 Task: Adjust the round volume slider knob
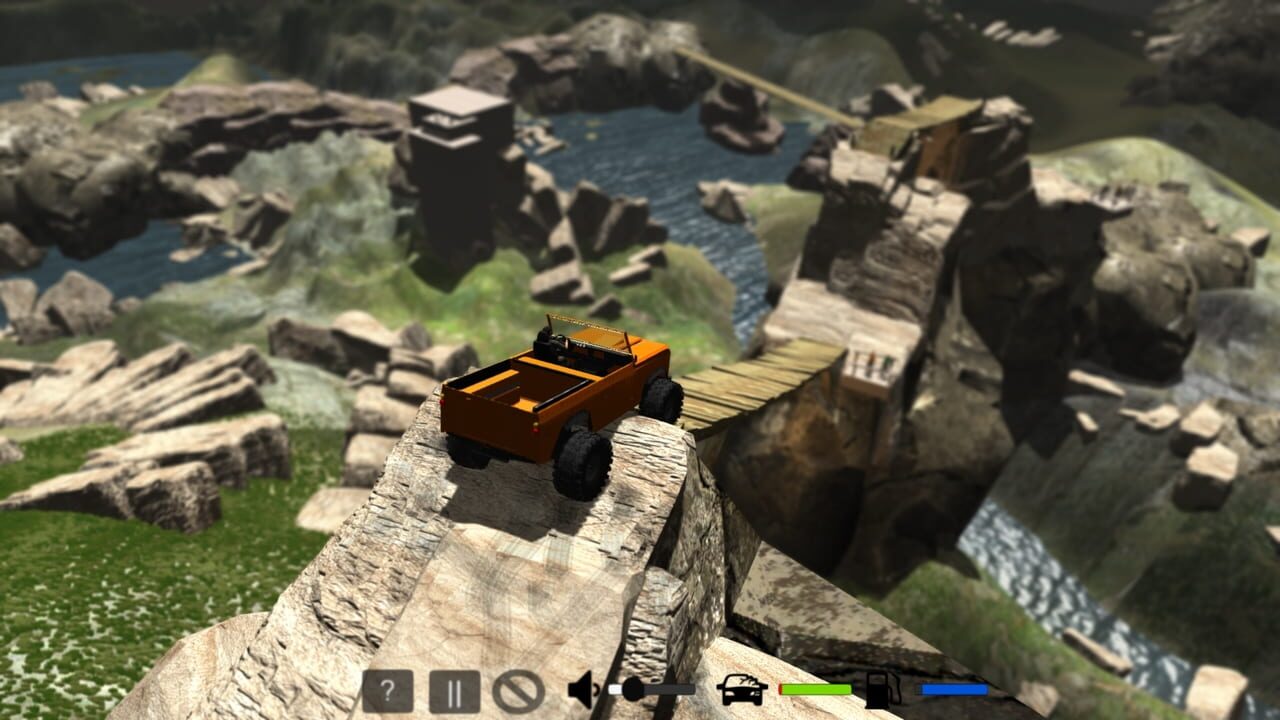click(630, 688)
